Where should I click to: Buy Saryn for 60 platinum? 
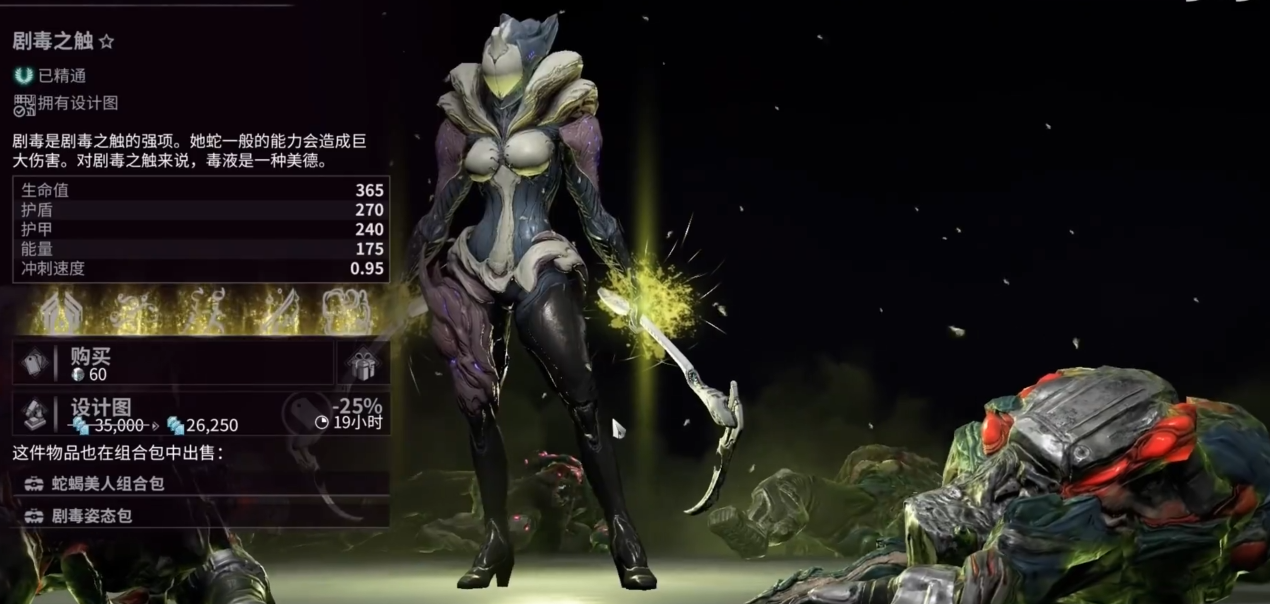(175, 364)
